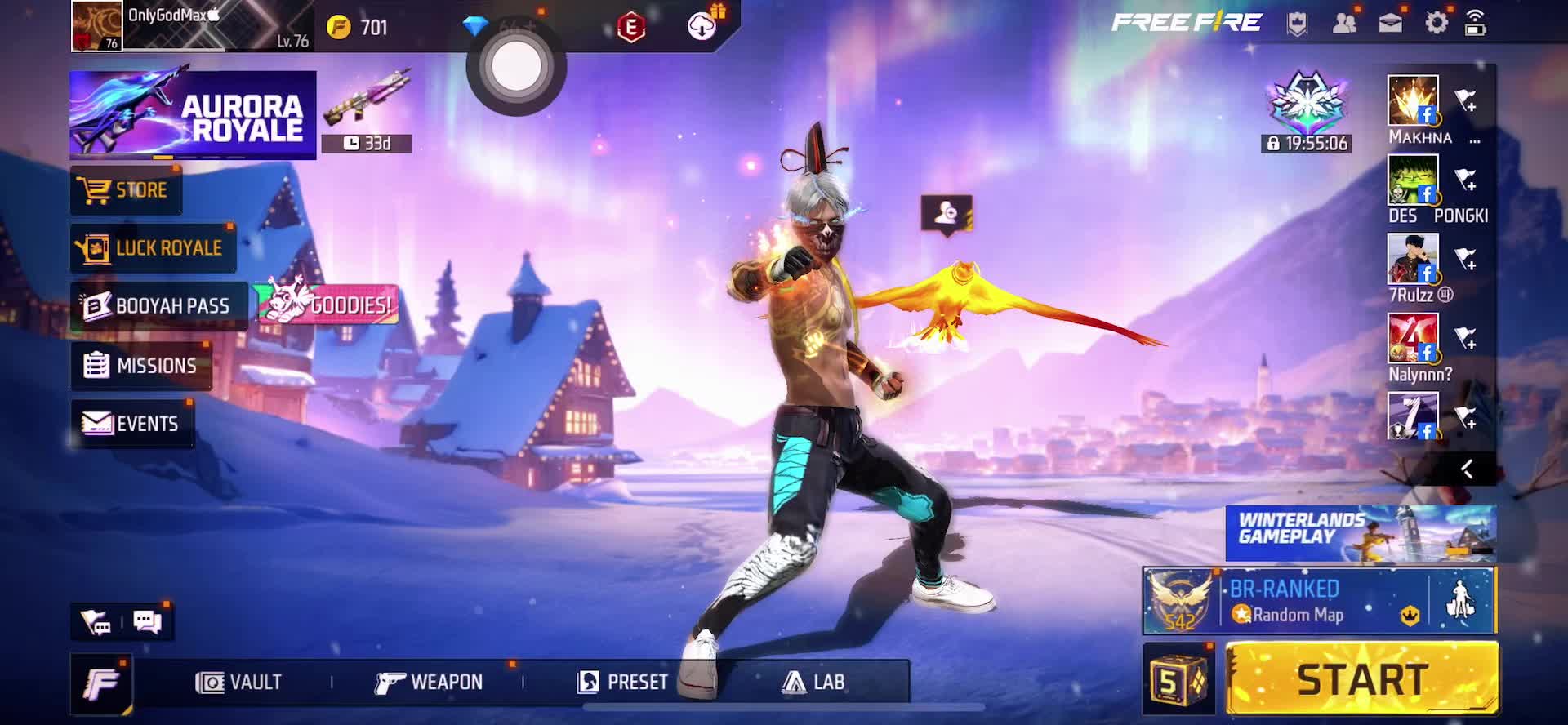Open the Aurora Royale banner

193,115
